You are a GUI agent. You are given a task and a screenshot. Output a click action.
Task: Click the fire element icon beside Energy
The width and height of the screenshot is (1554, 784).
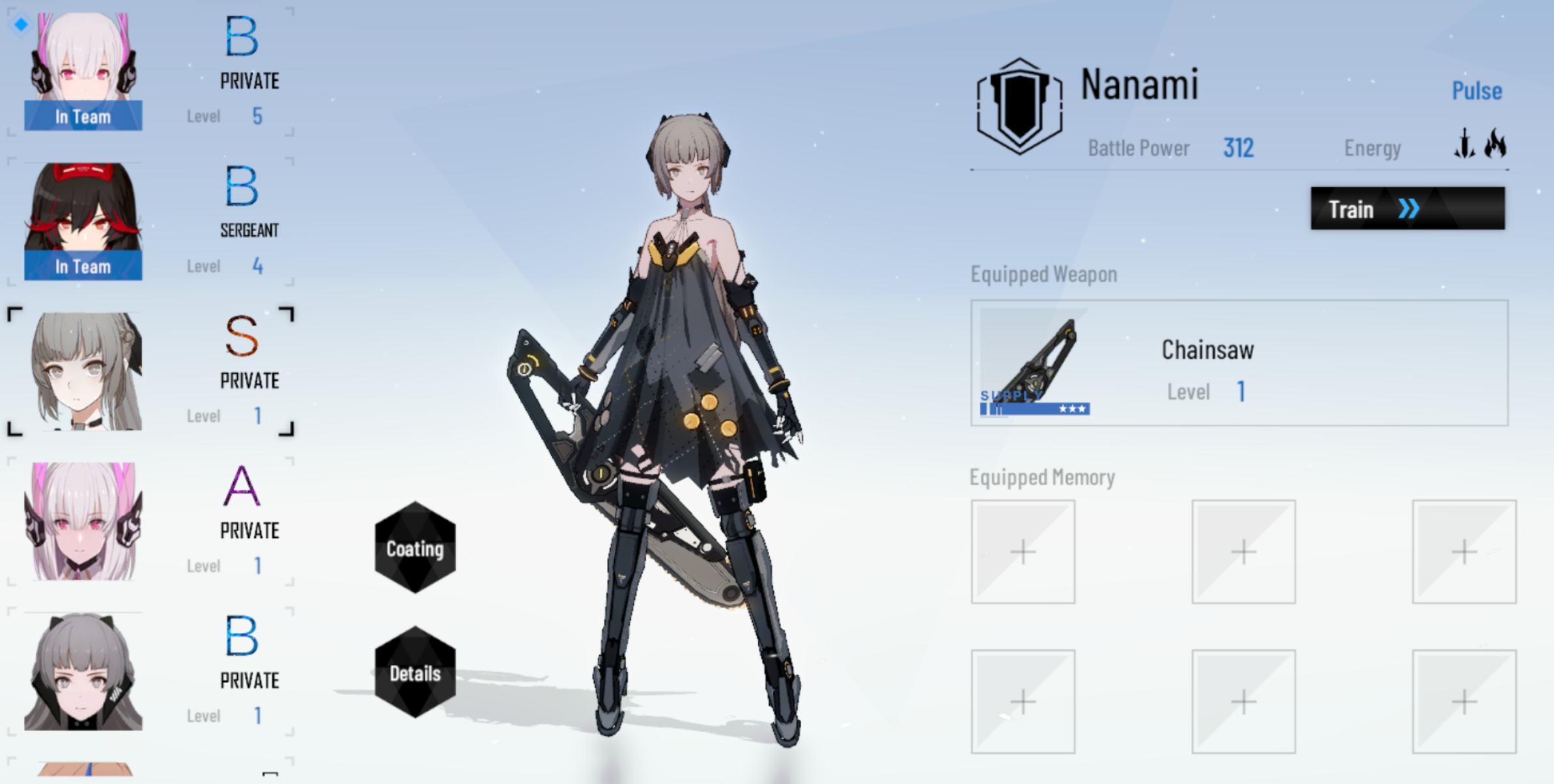point(1494,145)
